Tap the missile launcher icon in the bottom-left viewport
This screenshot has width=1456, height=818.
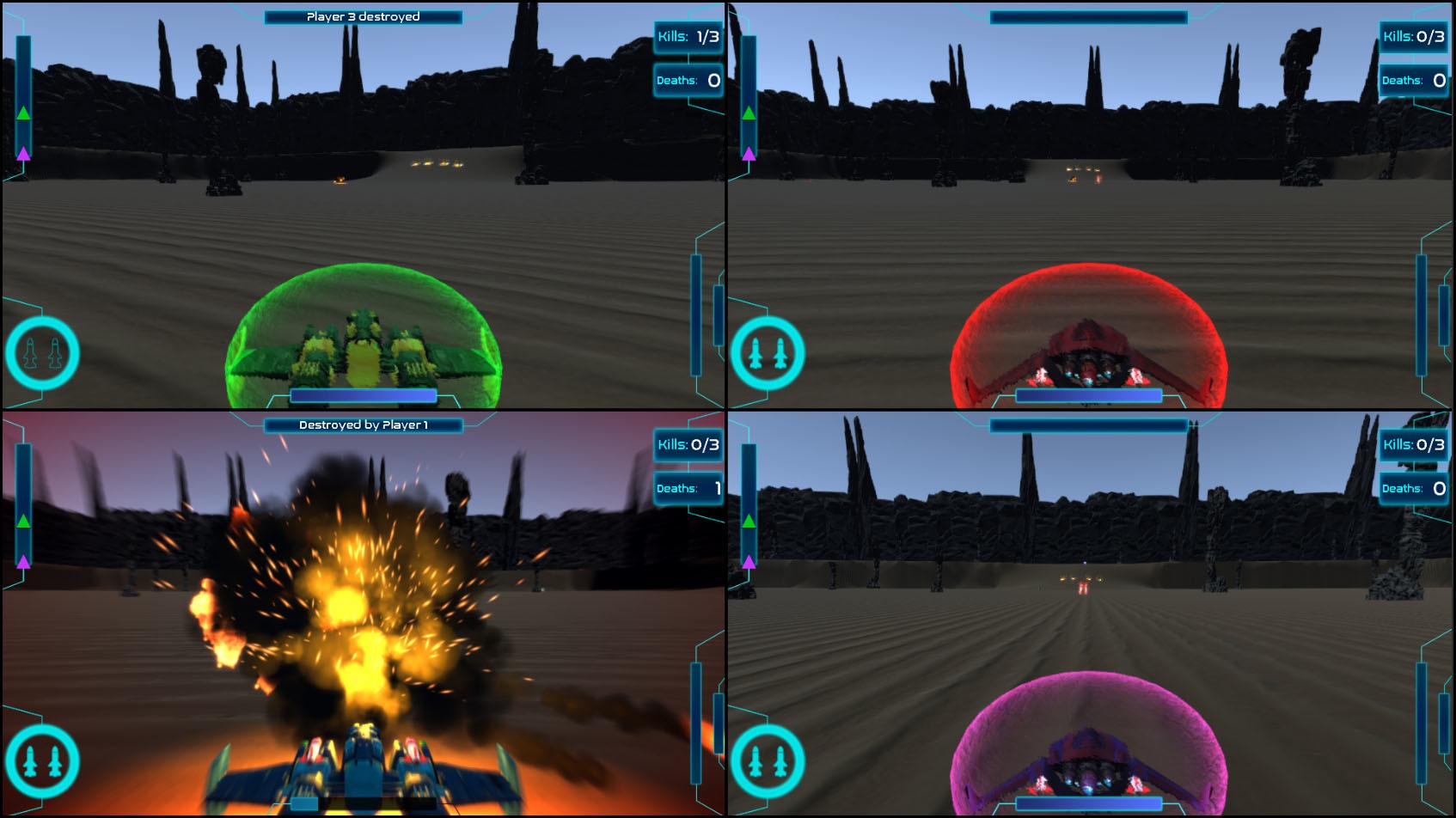pos(42,761)
